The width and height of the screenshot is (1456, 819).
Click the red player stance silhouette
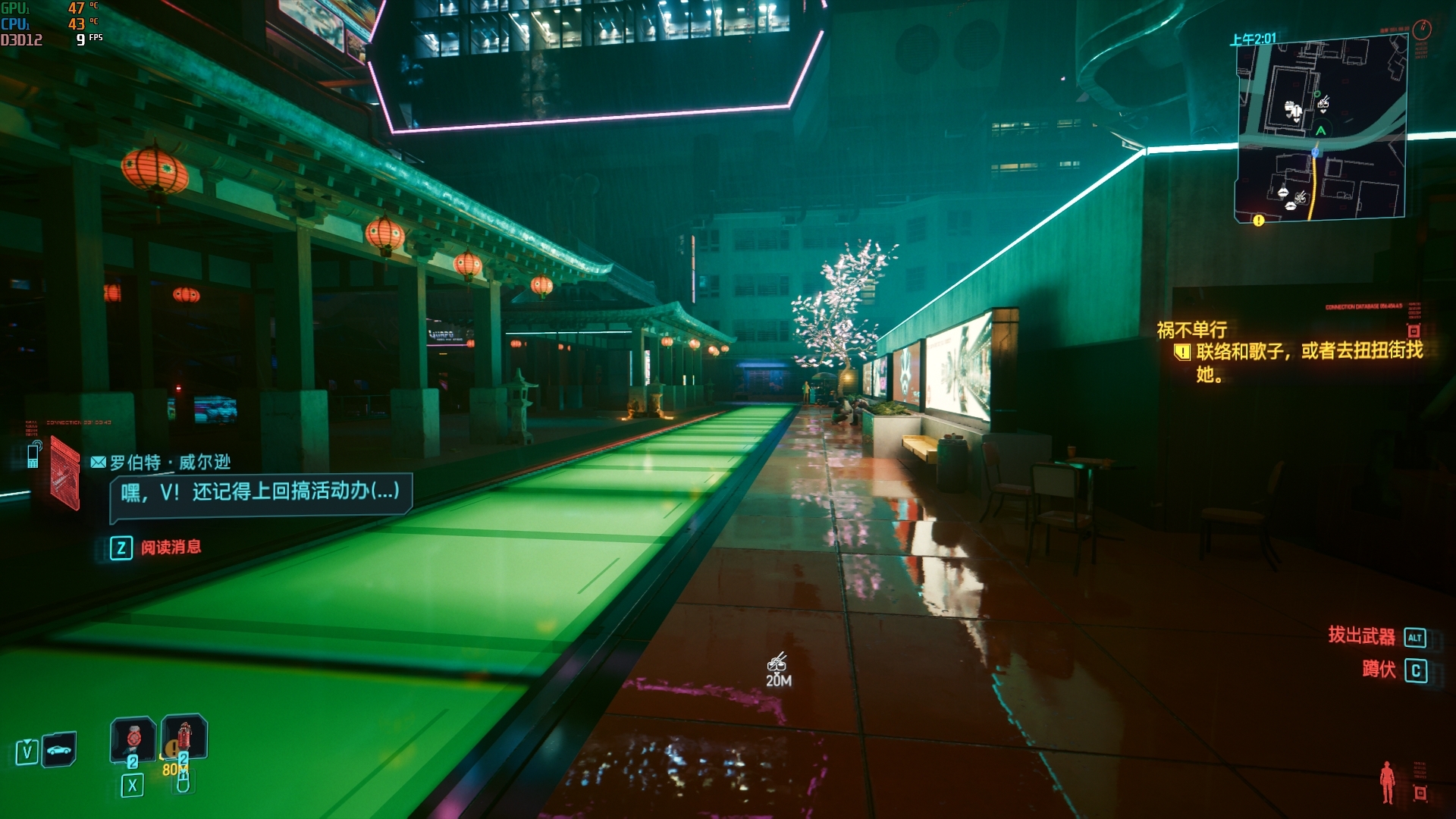click(x=1387, y=783)
